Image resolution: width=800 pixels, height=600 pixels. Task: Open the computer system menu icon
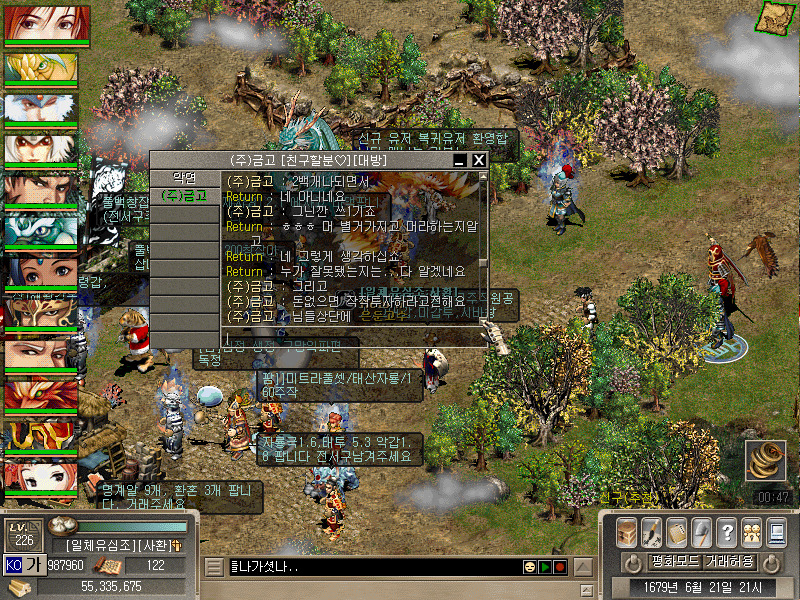click(x=776, y=531)
